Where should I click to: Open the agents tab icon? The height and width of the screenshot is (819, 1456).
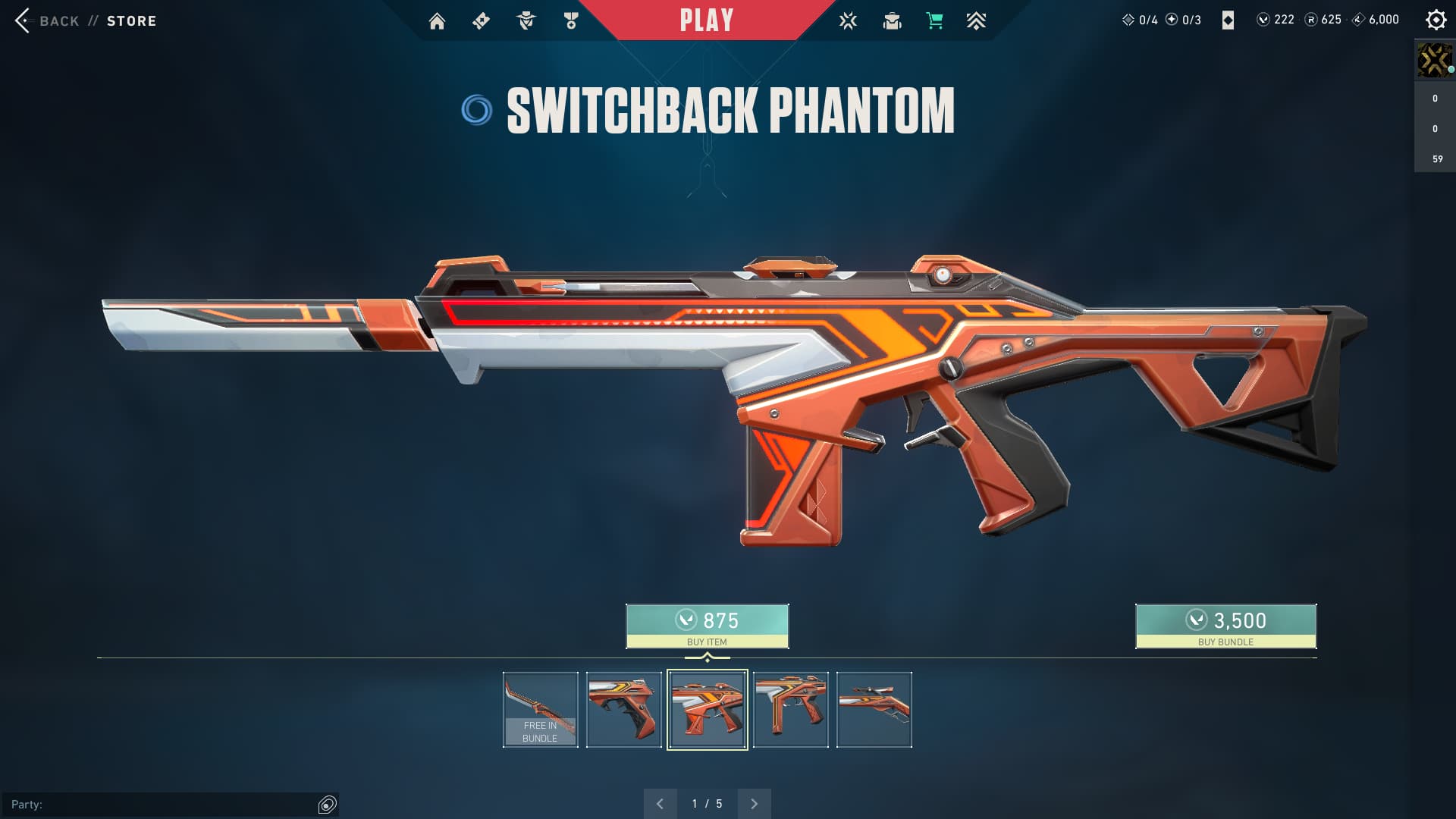526,21
